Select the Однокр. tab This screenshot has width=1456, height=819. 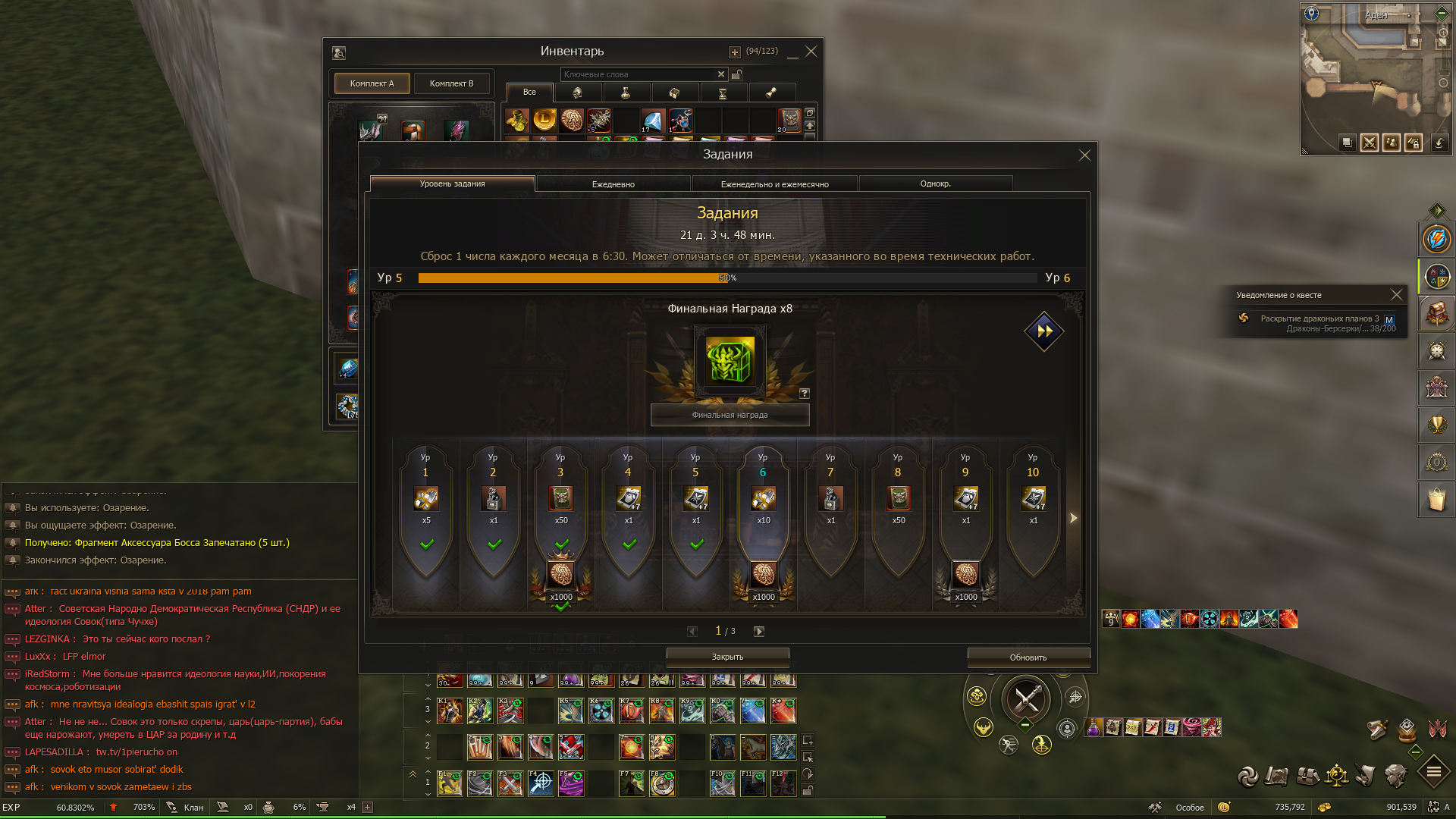(935, 184)
